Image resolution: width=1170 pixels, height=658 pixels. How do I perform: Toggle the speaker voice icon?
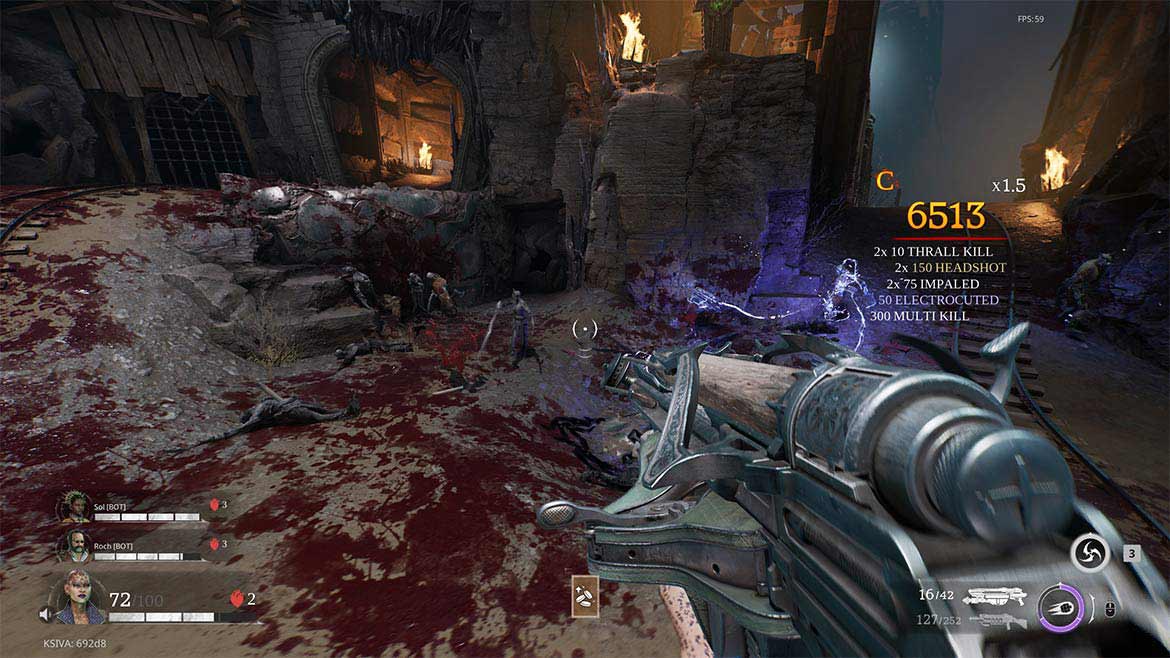(45, 614)
